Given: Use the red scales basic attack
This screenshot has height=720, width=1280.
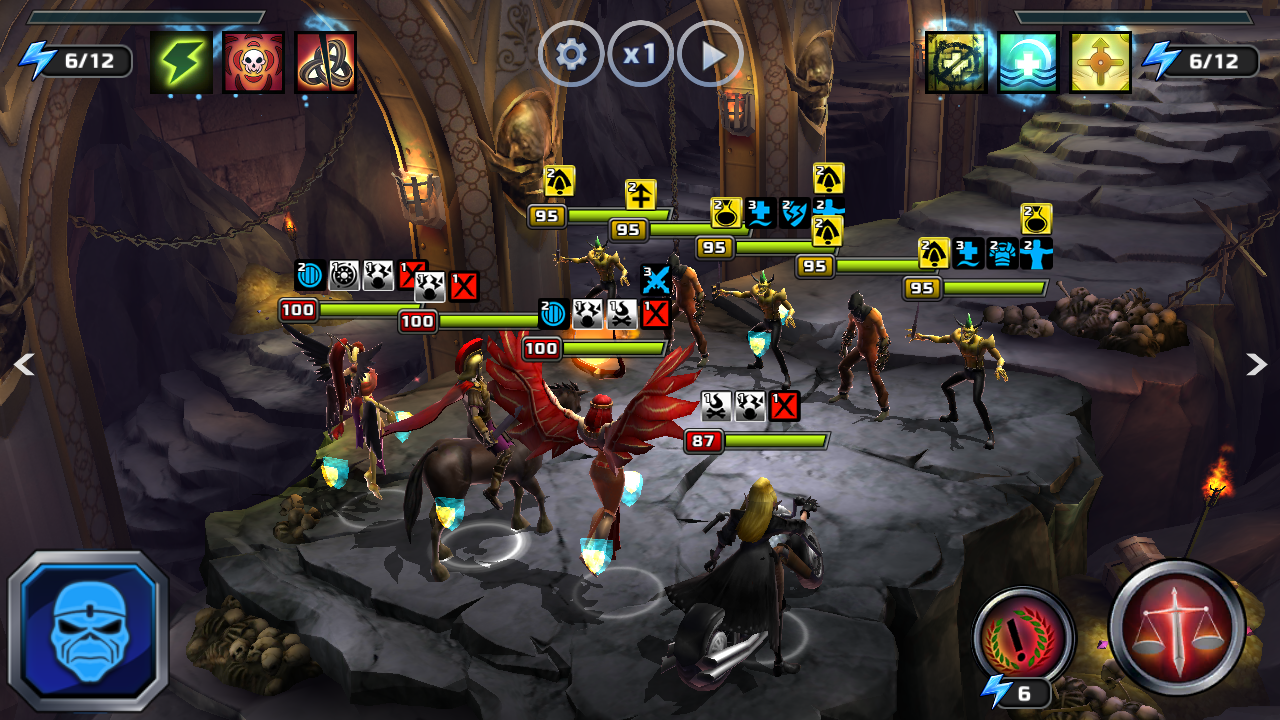Looking at the screenshot, I should point(1177,627).
